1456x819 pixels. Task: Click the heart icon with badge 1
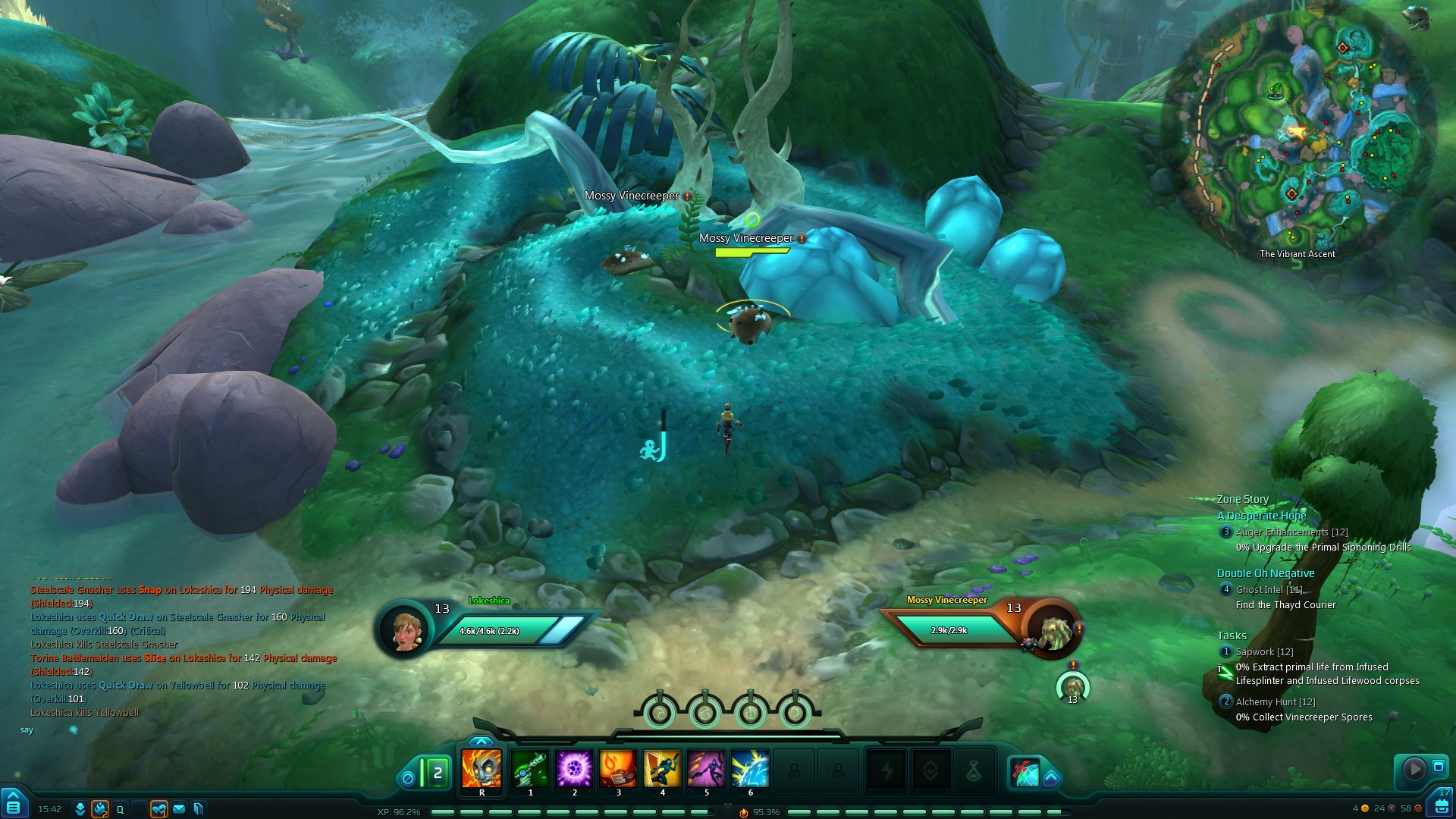158,809
